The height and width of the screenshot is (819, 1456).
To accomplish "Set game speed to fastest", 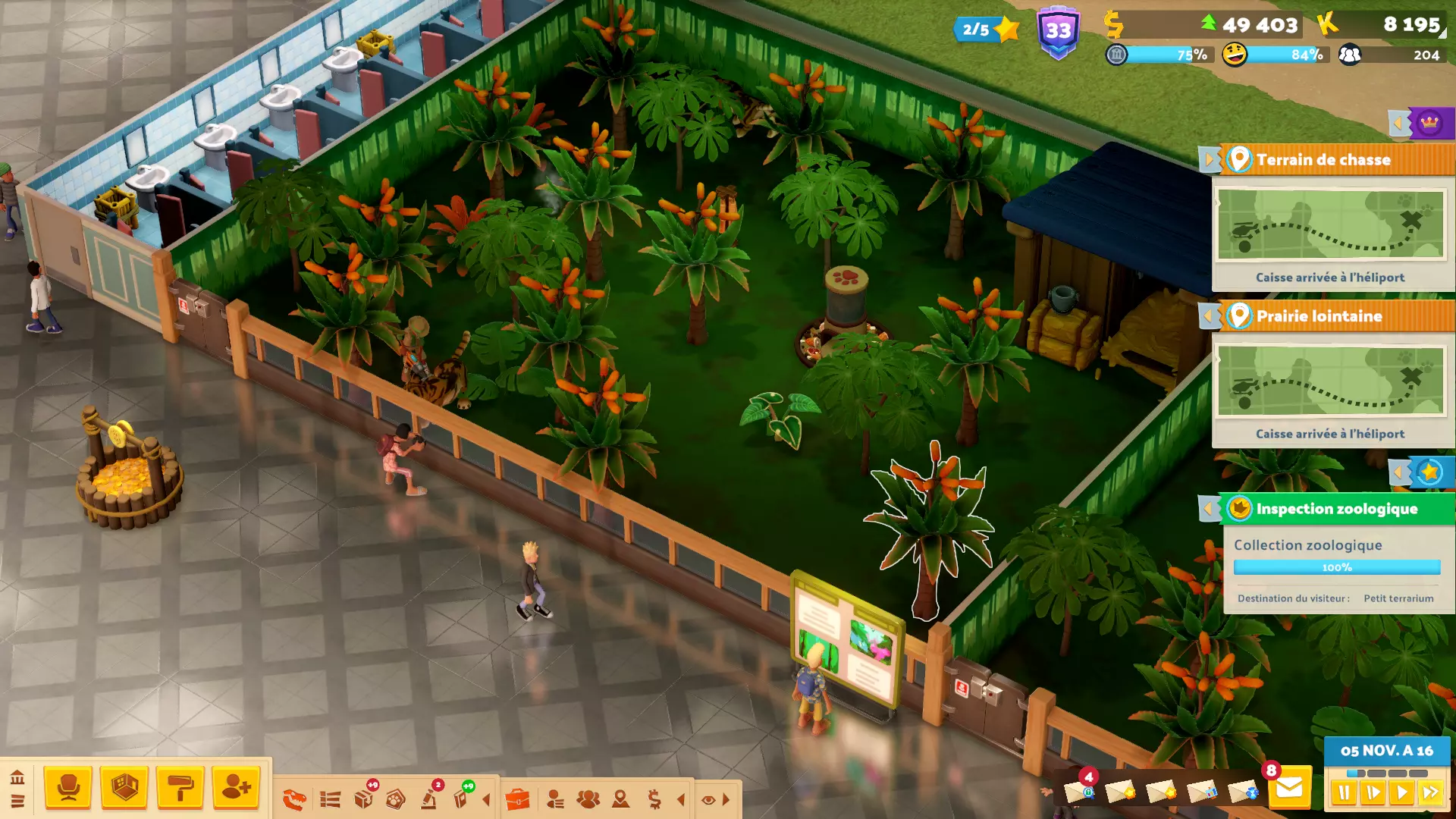I will click(x=1430, y=793).
